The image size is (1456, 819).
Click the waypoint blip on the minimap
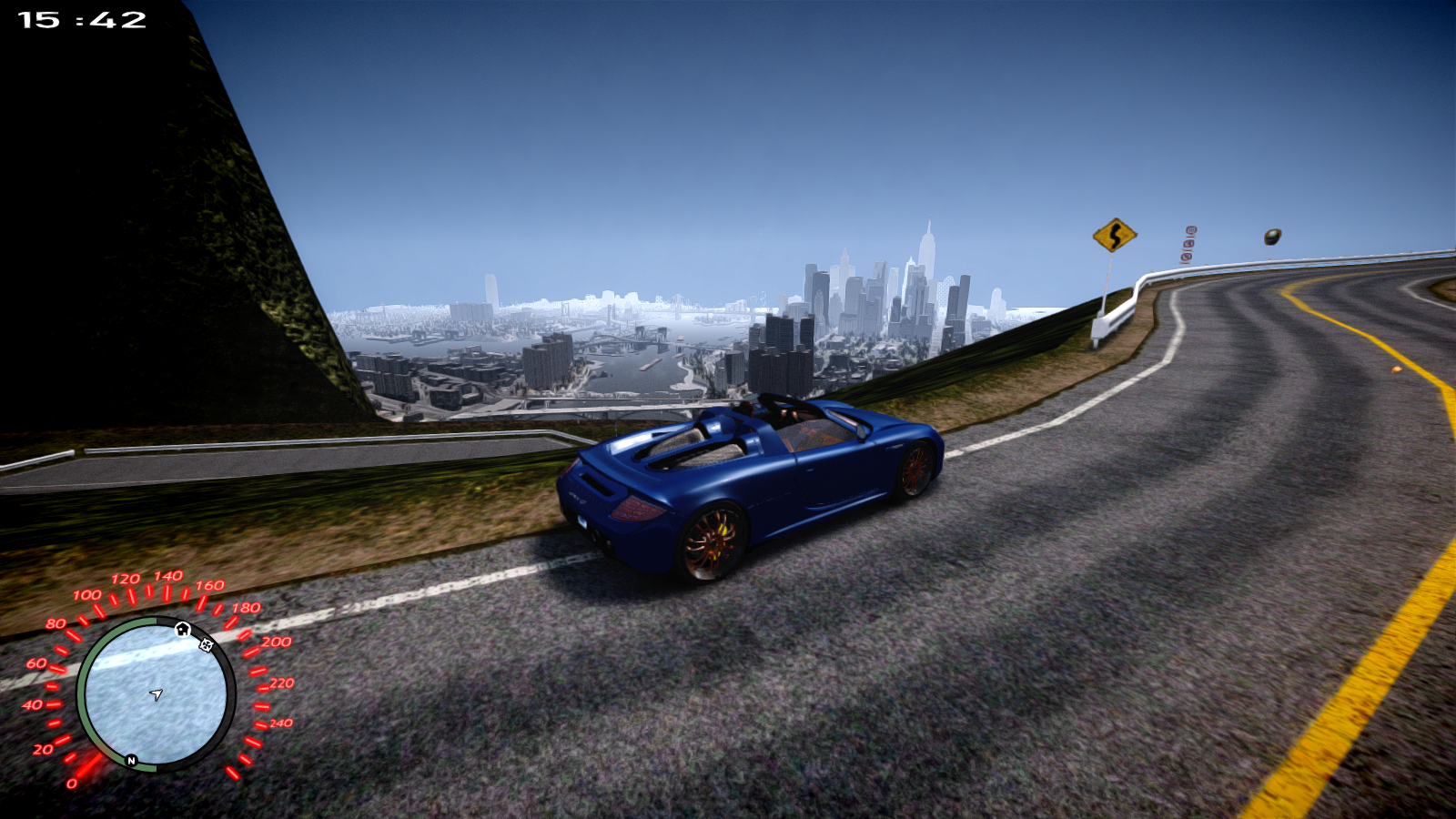click(207, 645)
